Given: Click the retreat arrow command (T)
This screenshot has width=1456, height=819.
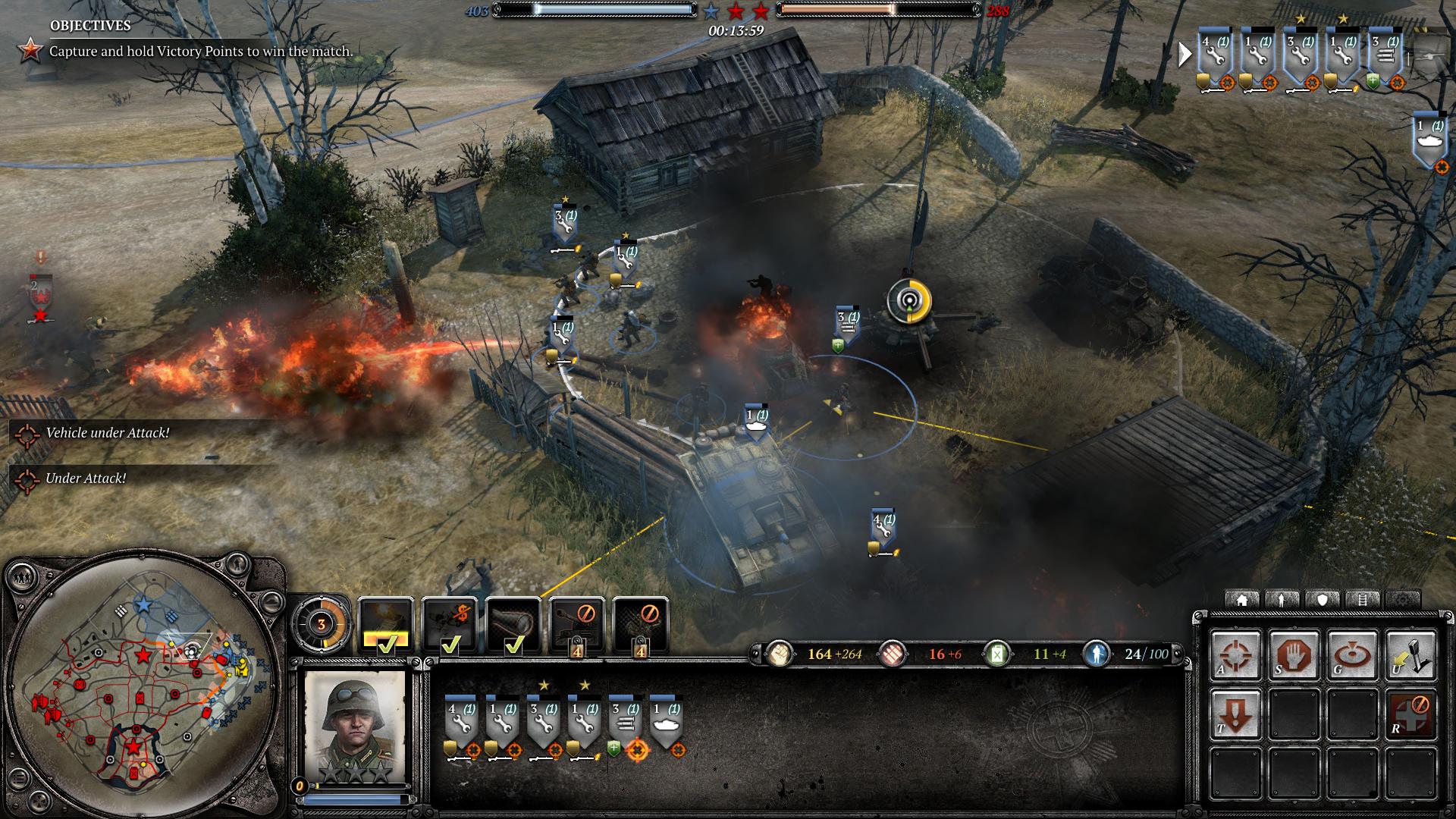Looking at the screenshot, I should [x=1235, y=714].
